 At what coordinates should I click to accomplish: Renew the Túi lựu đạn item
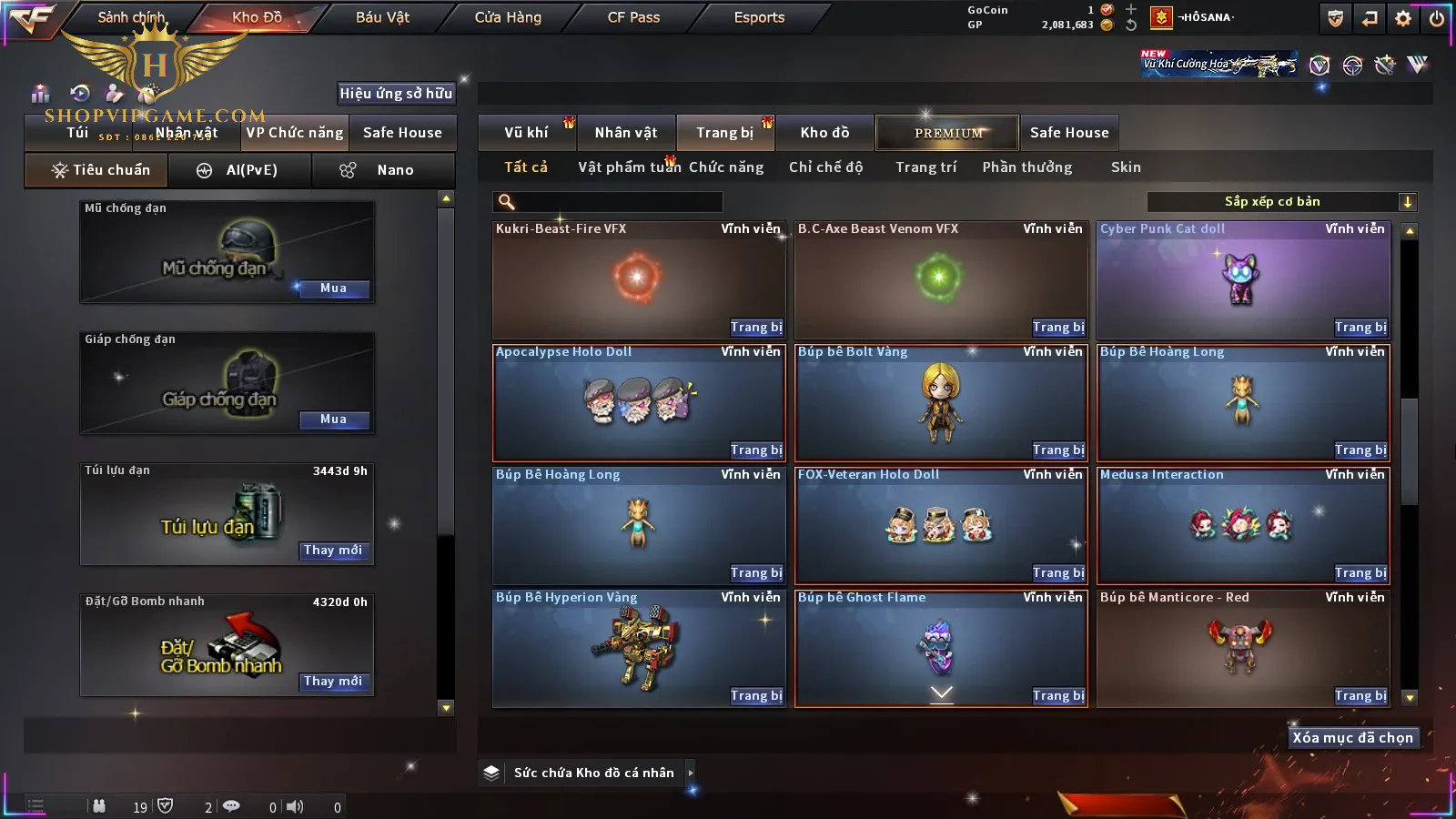pyautogui.click(x=333, y=551)
